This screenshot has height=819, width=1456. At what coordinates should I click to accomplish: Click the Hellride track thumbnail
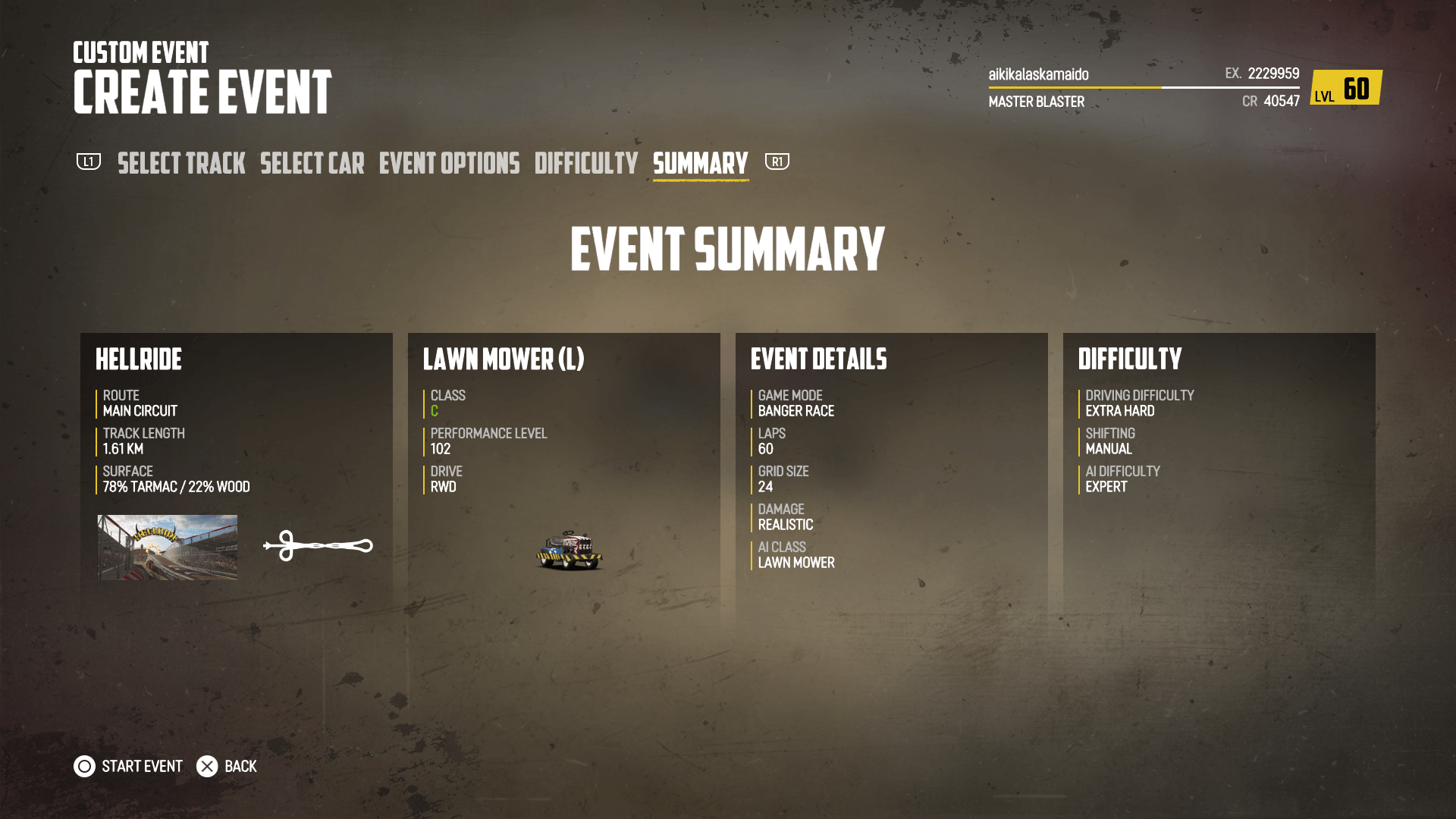click(x=167, y=548)
